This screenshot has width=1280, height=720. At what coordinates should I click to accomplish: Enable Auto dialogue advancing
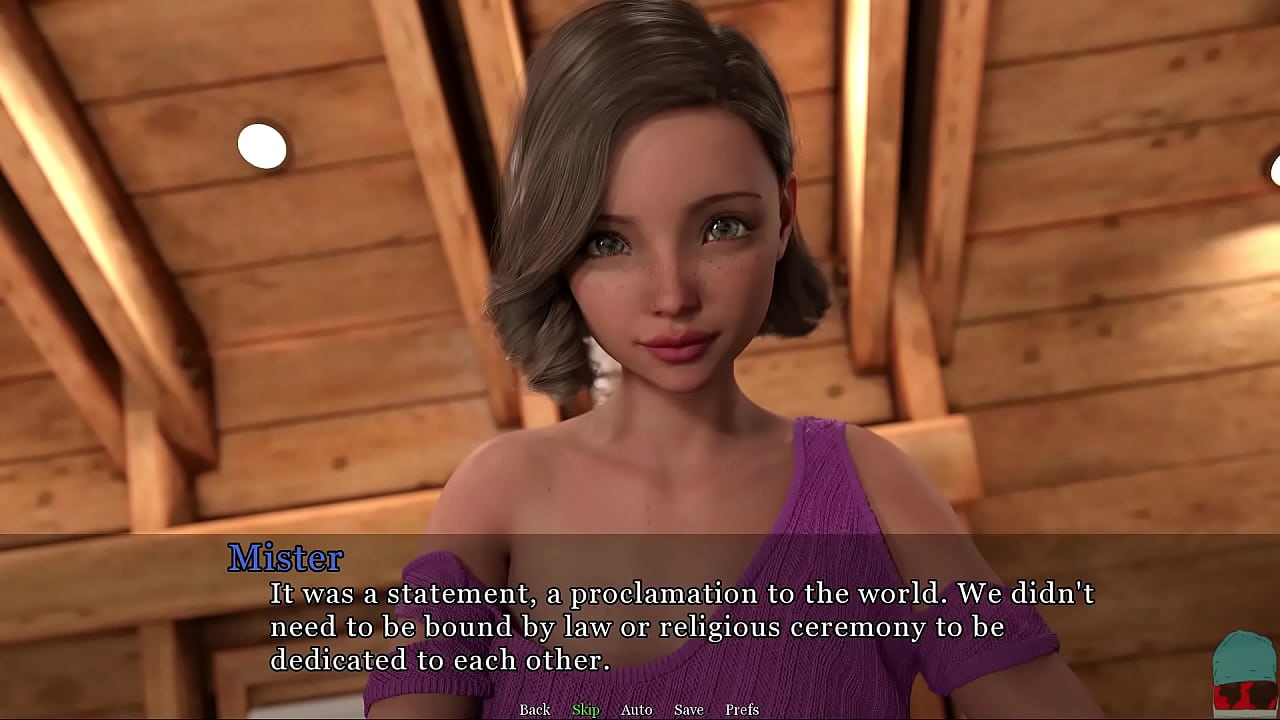[x=636, y=709]
